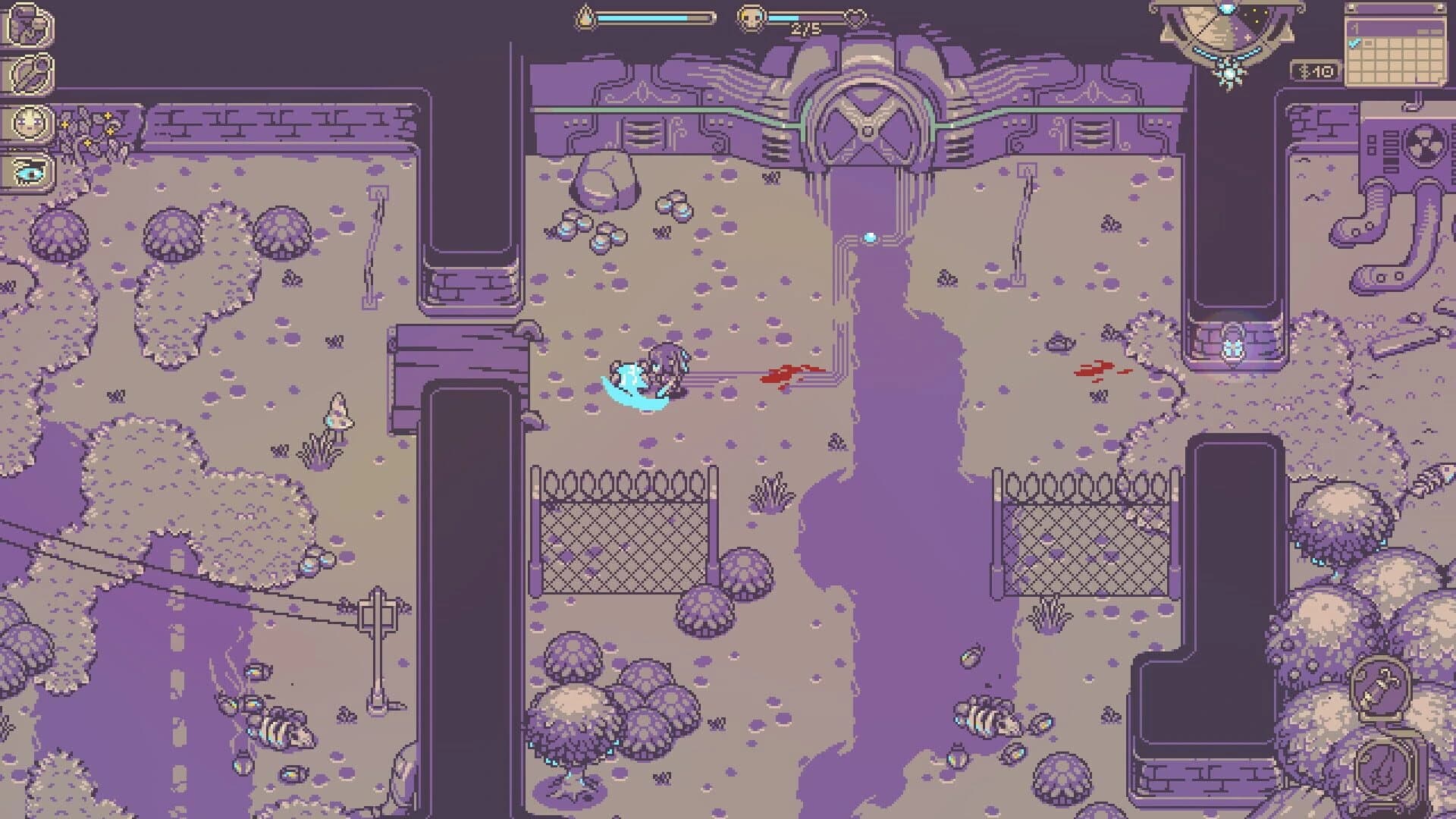Click the heart icon beside the health bar
Viewport: 1456px width, 819px height.
(x=855, y=17)
